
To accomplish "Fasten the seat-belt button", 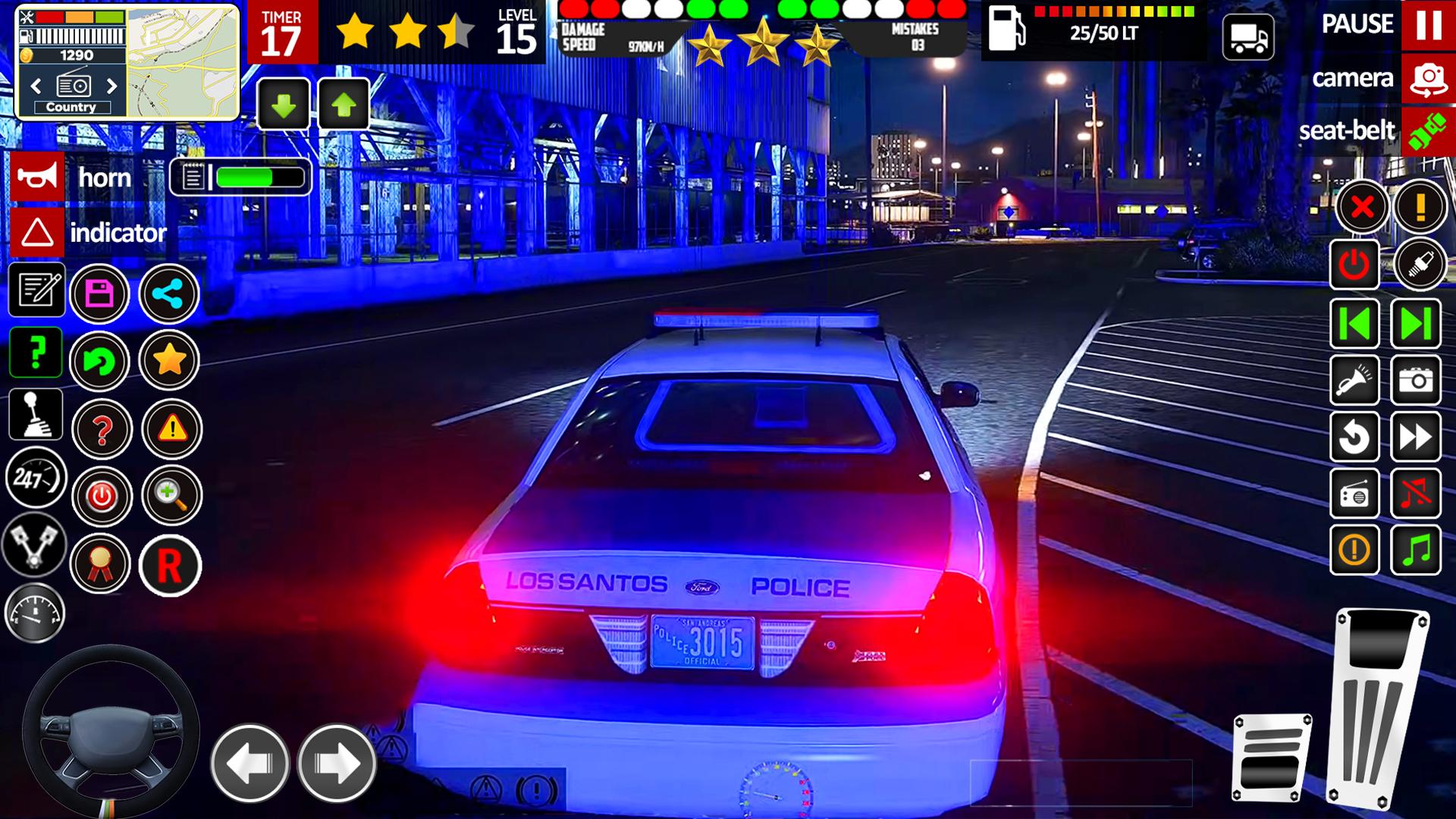I will [1428, 131].
